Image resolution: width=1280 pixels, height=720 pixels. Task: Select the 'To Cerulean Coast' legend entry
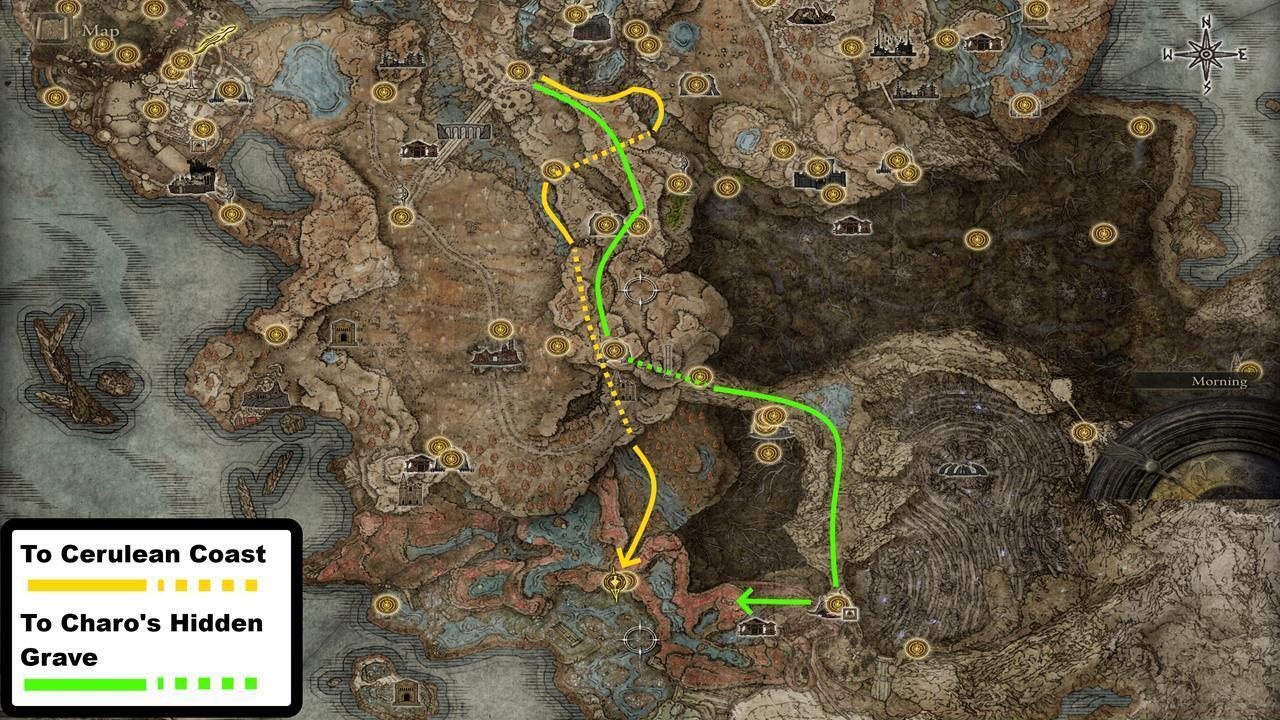143,554
